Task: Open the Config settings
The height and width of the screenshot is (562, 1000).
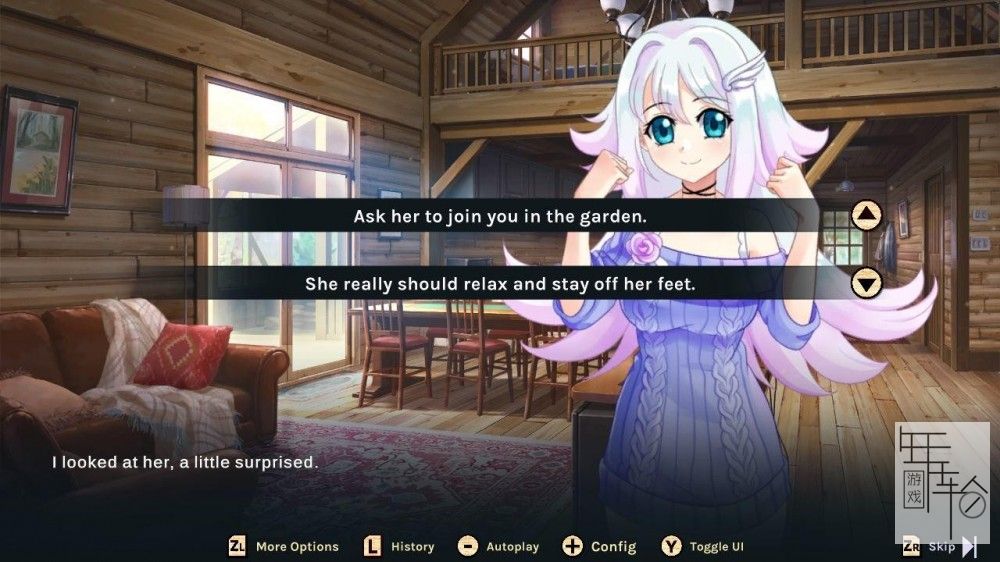Action: (x=600, y=546)
